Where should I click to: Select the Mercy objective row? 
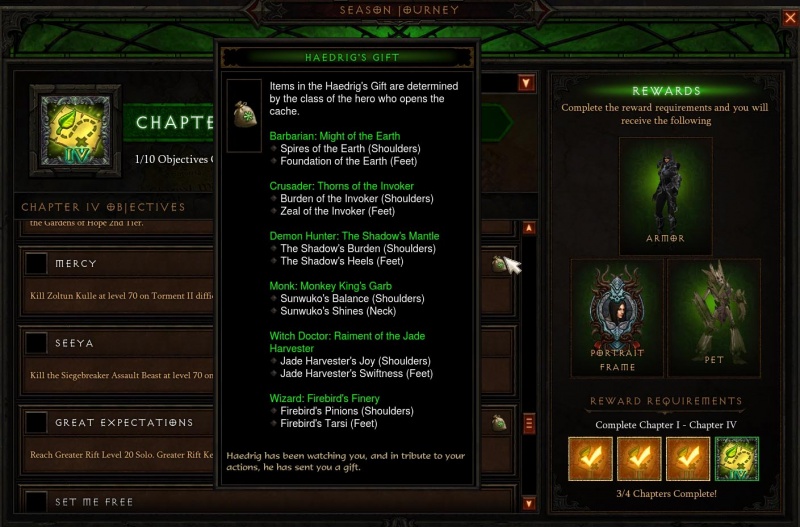pyautogui.click(x=120, y=264)
